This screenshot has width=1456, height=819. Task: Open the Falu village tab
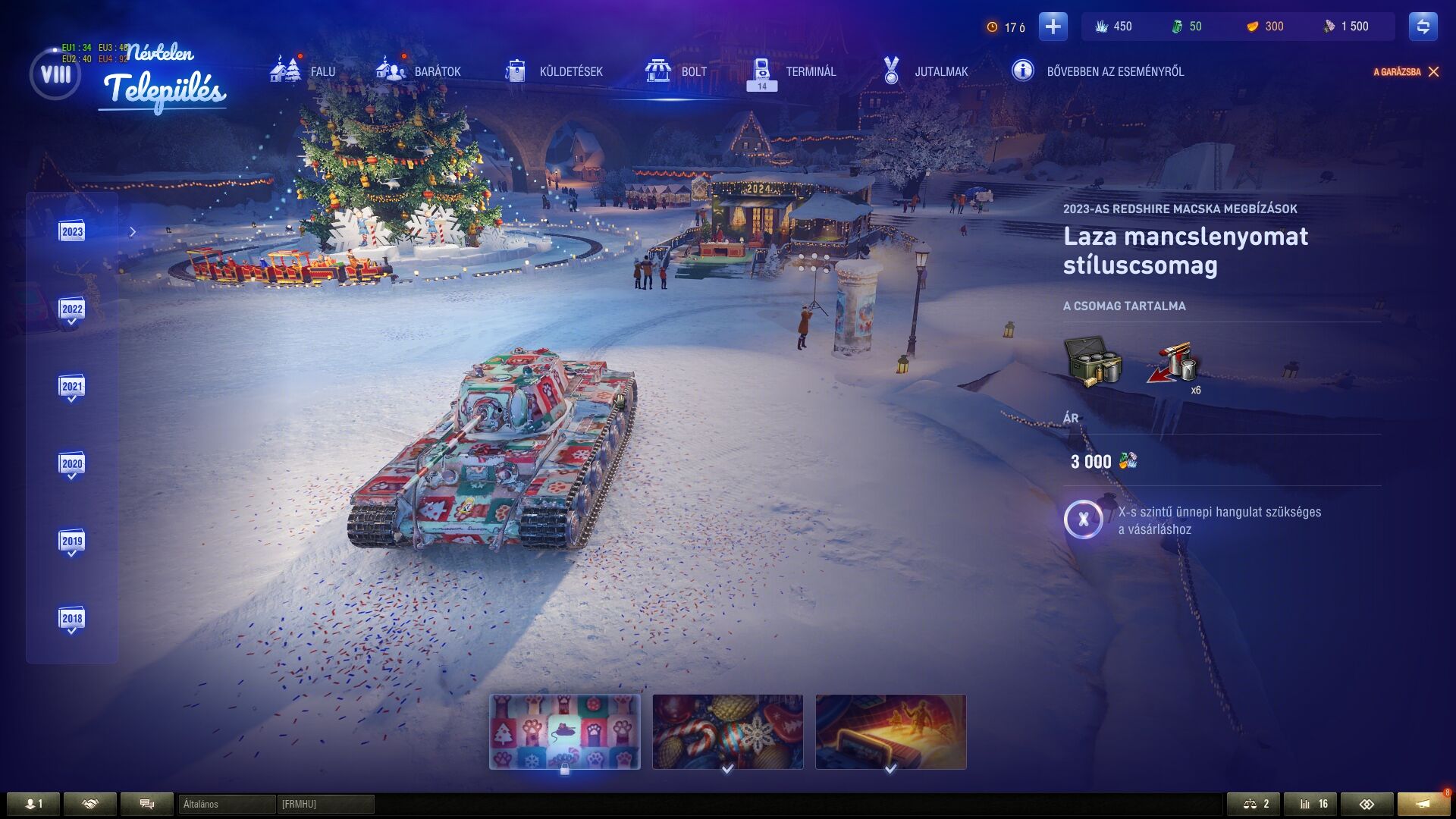click(303, 71)
